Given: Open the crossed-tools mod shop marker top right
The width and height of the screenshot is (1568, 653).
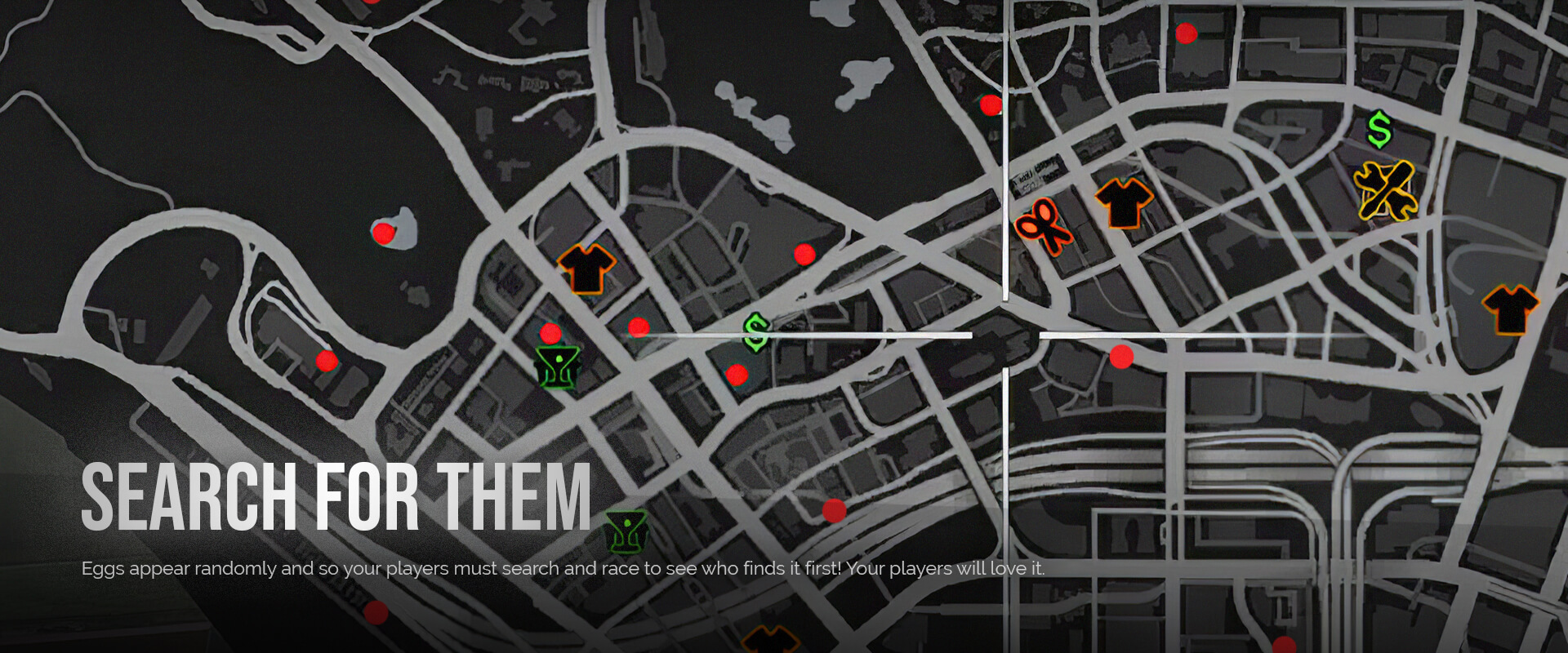Looking at the screenshot, I should (1384, 192).
